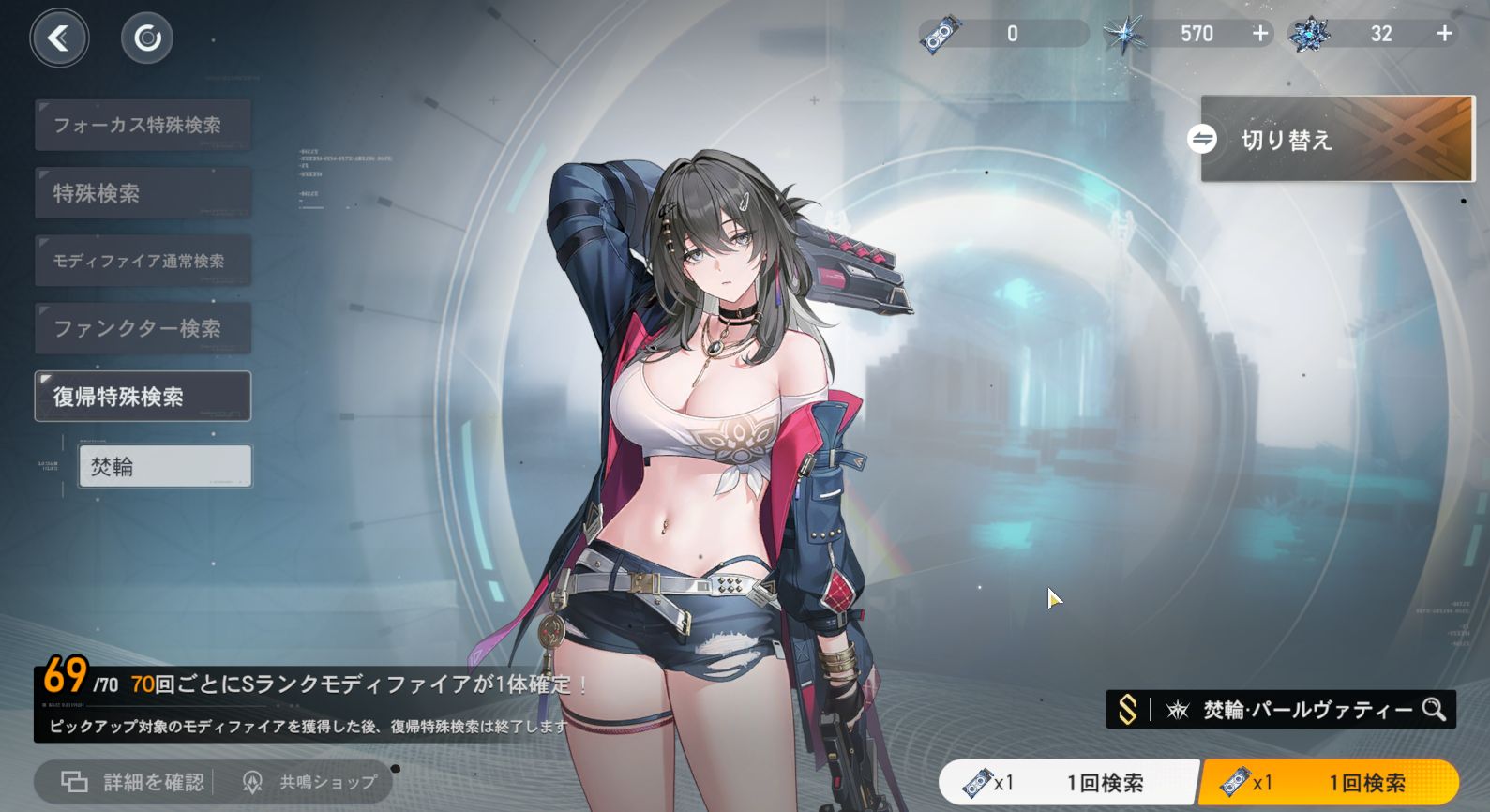Switch to フォーカス特殊検索 tab

click(143, 125)
